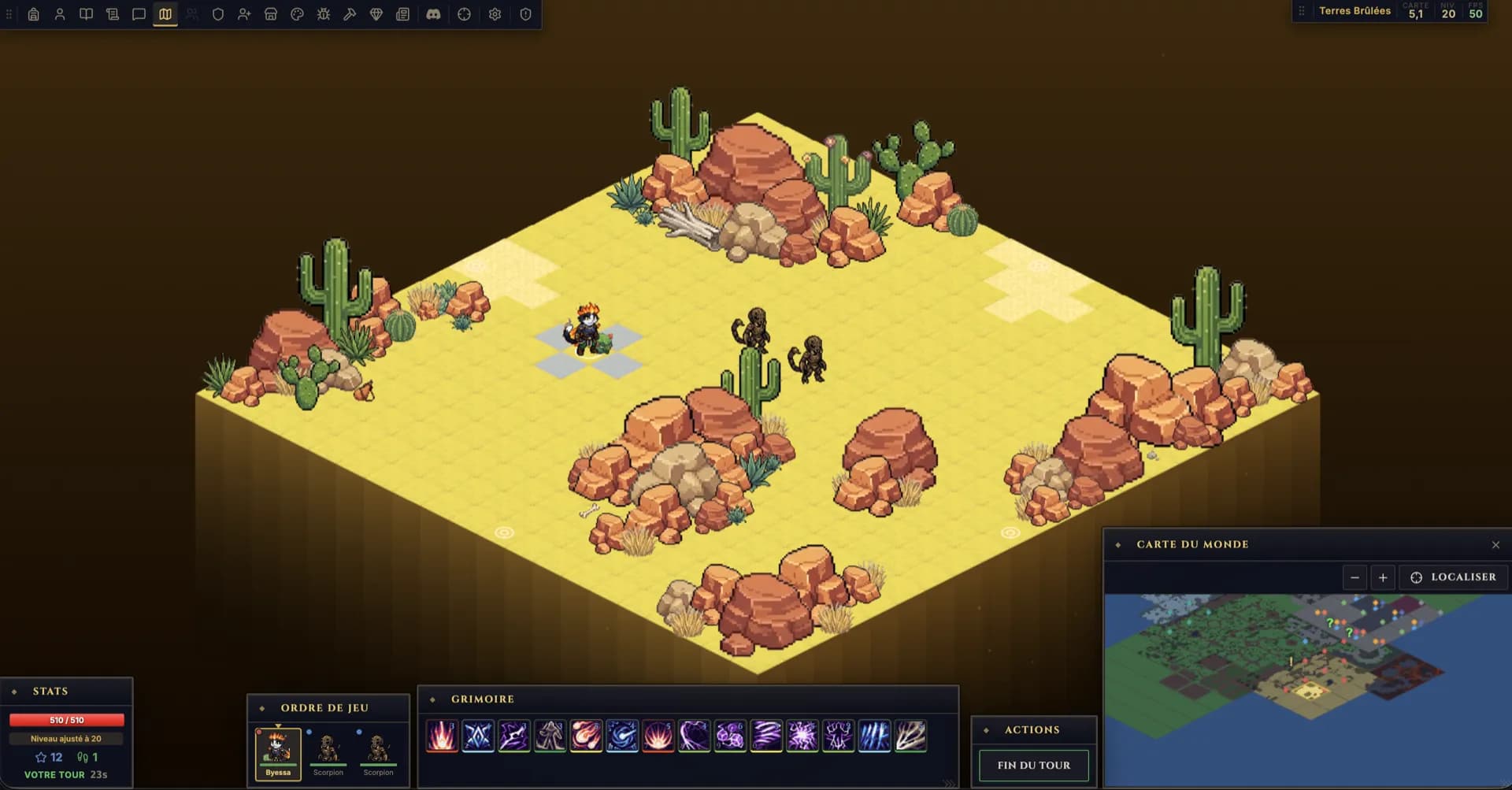Open the inventory backpack panel
Image resolution: width=1512 pixels, height=790 pixels.
[x=35, y=13]
